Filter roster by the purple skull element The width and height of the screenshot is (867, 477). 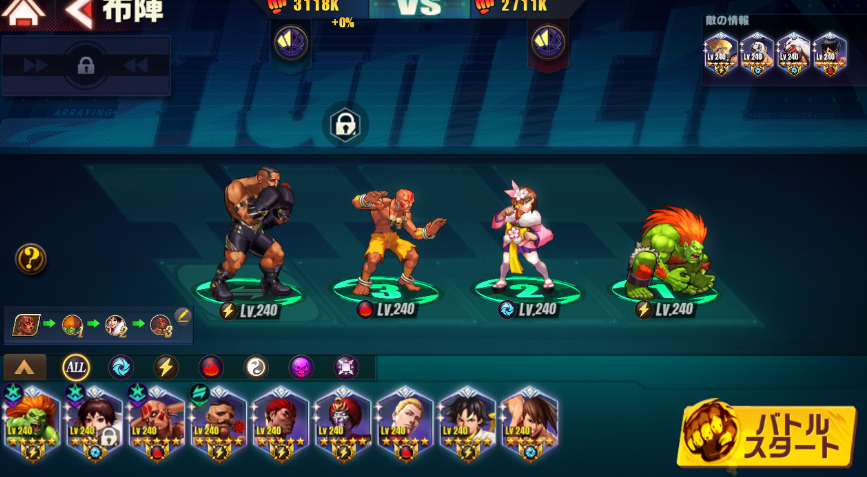coord(301,367)
